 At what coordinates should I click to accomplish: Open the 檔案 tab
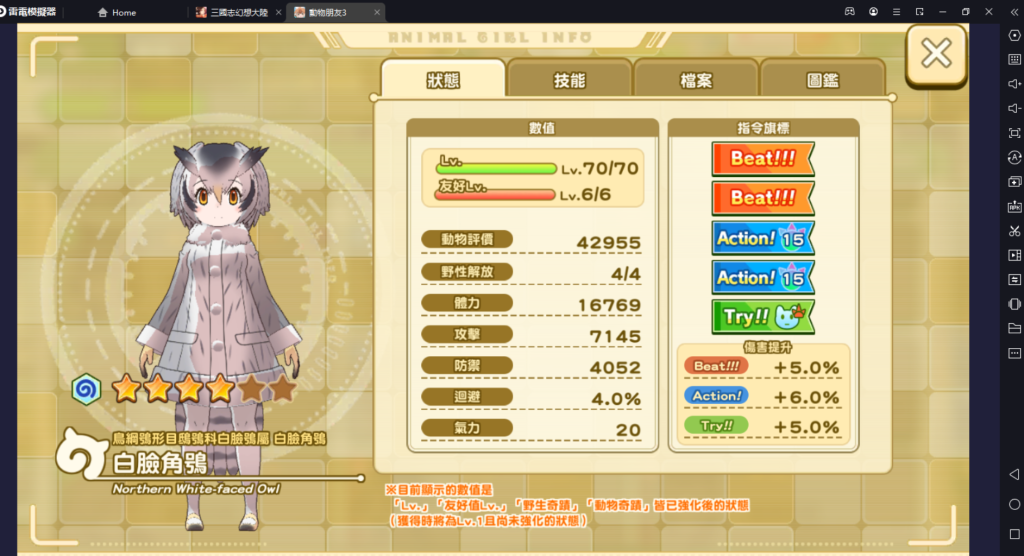(695, 81)
